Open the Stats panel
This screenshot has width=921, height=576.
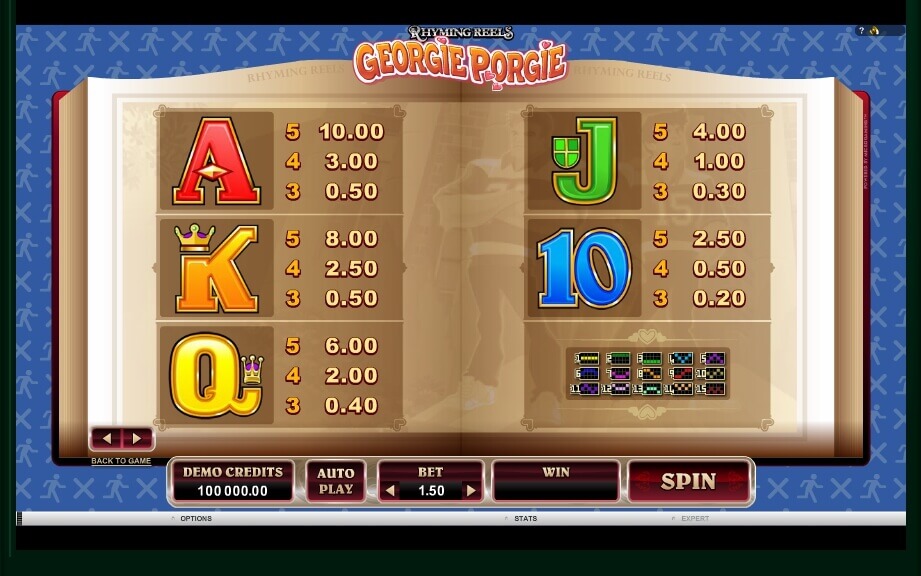525,519
